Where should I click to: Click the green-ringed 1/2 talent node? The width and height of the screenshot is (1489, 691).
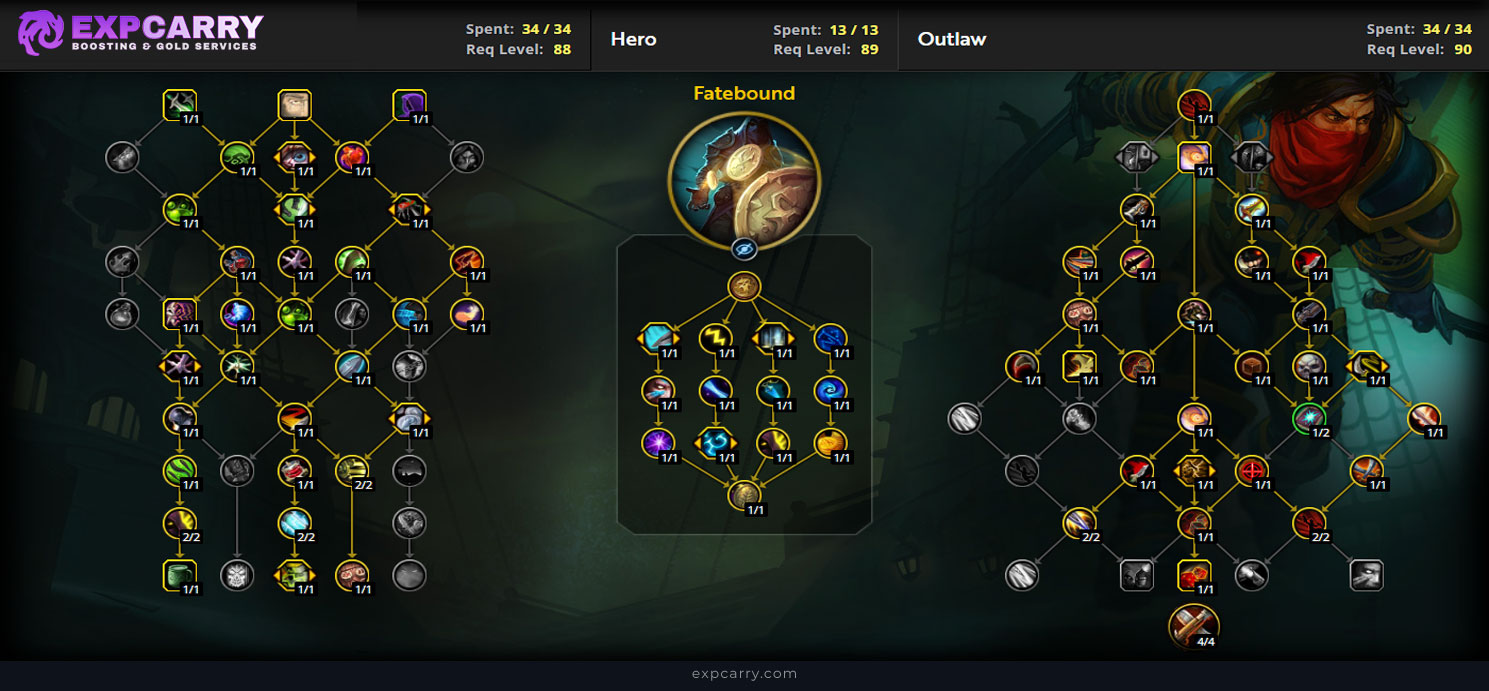coord(1308,418)
